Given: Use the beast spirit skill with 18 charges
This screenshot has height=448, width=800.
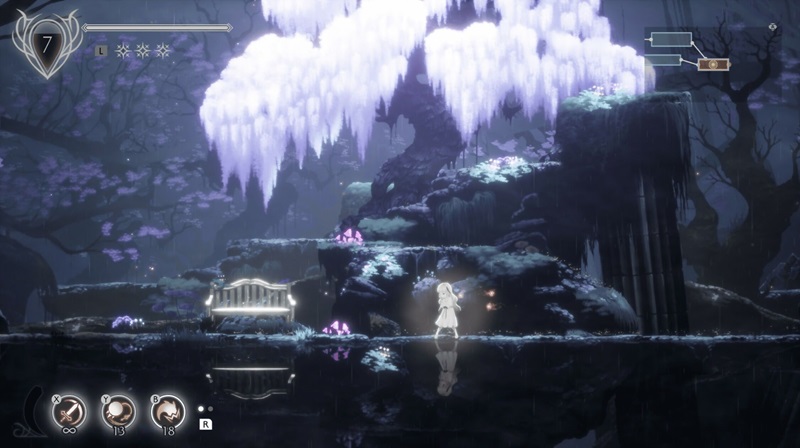Looking at the screenshot, I should 166,412.
